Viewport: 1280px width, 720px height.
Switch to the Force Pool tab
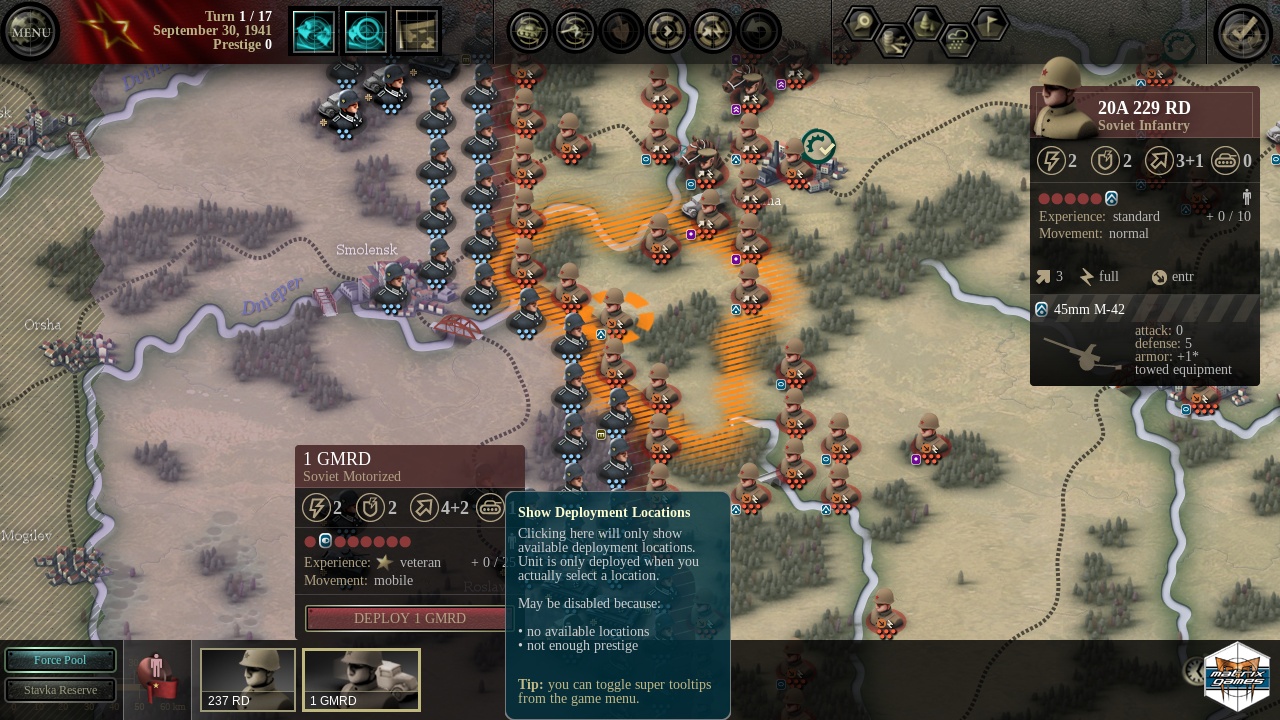pyautogui.click(x=60, y=660)
